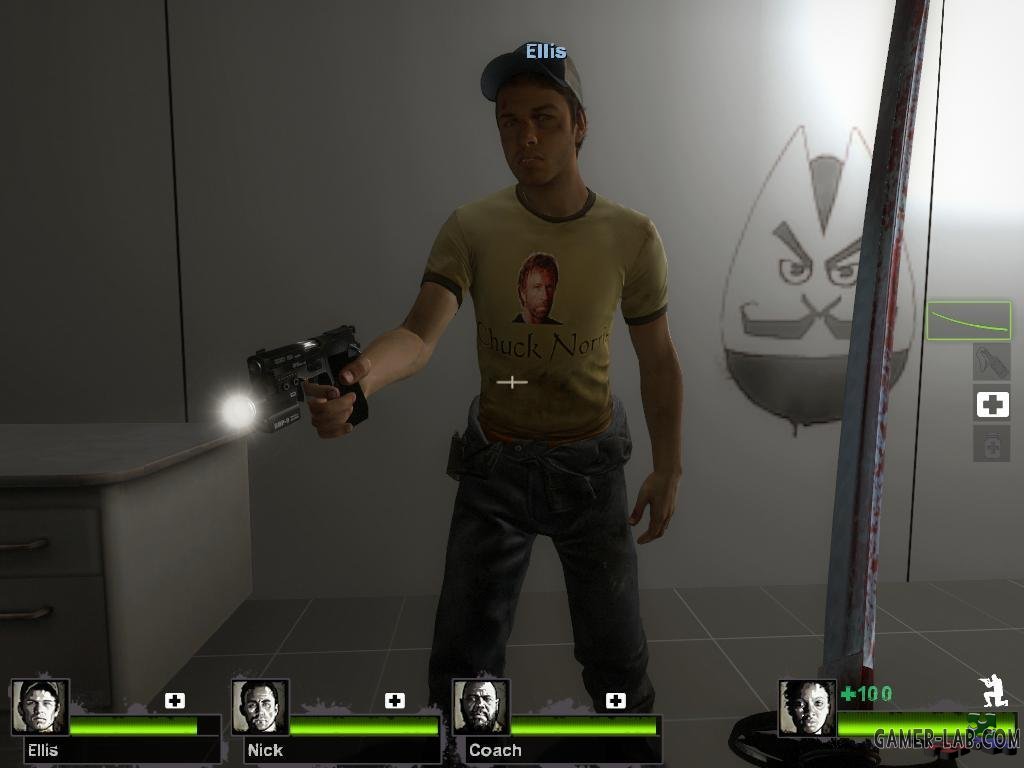Click Nick's teammate portrait
The height and width of the screenshot is (768, 1024).
click(260, 707)
